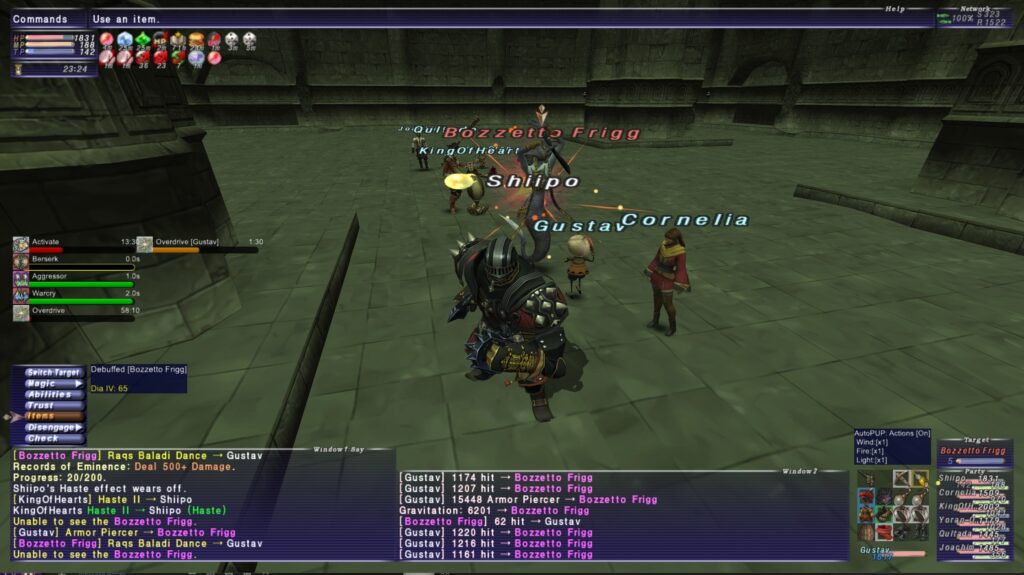1024x575 pixels.
Task: Click the AutoPUP actions status box
Action: pos(891,446)
